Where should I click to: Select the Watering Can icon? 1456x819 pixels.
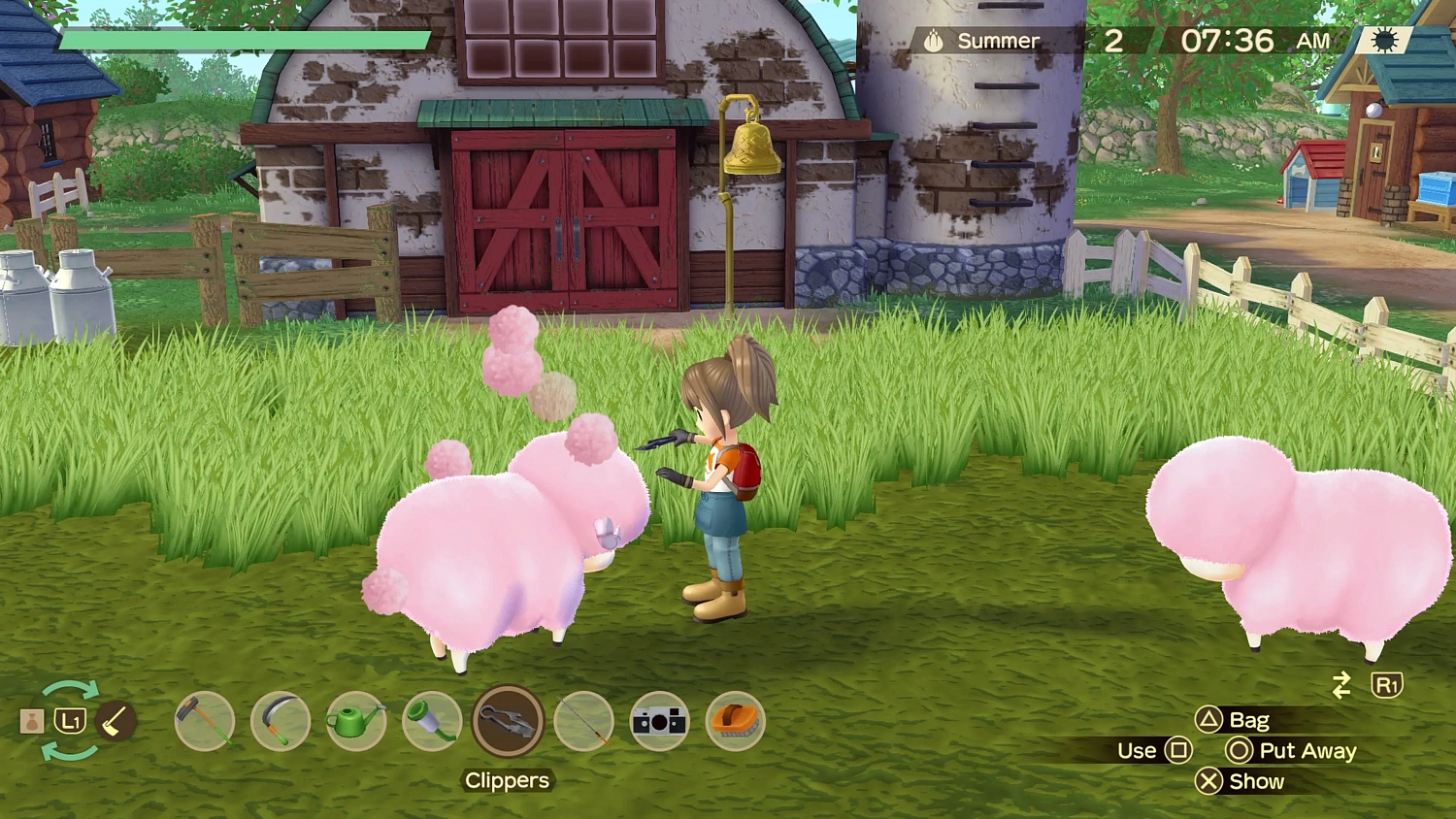point(356,720)
